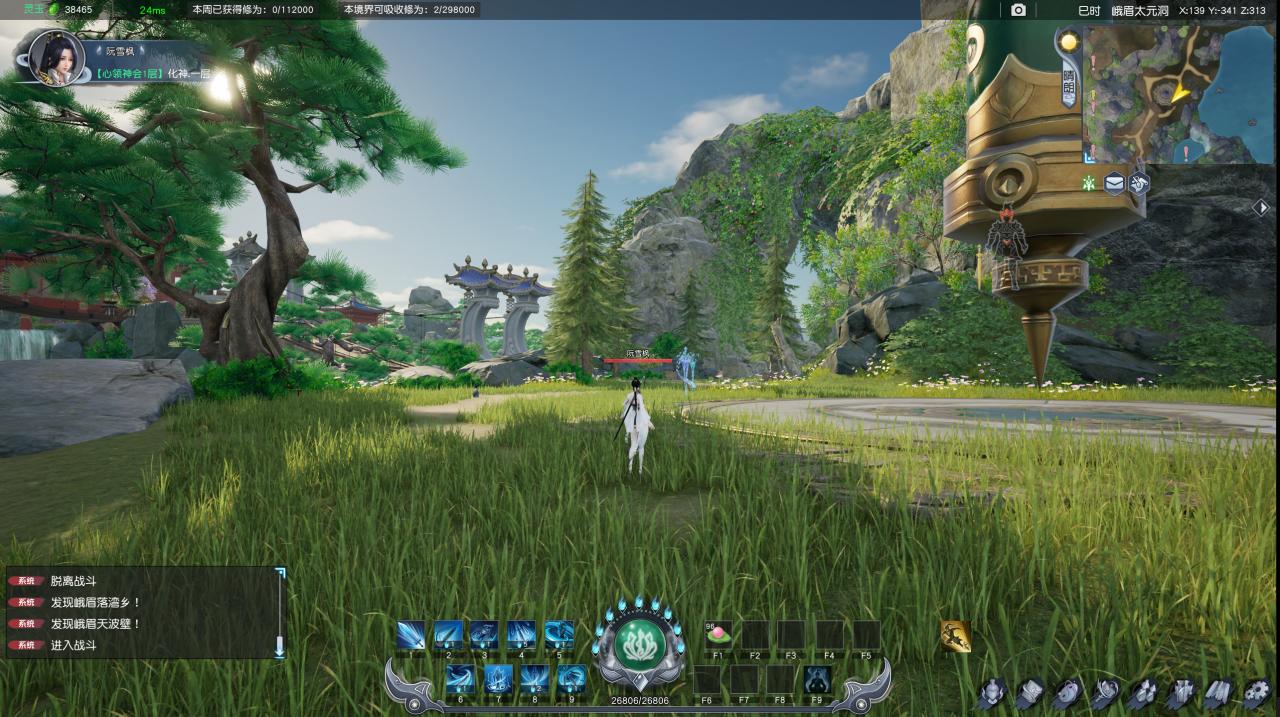Open the pouch bag menu icon
Viewport: 1280px width, 717px height.
1067,692
